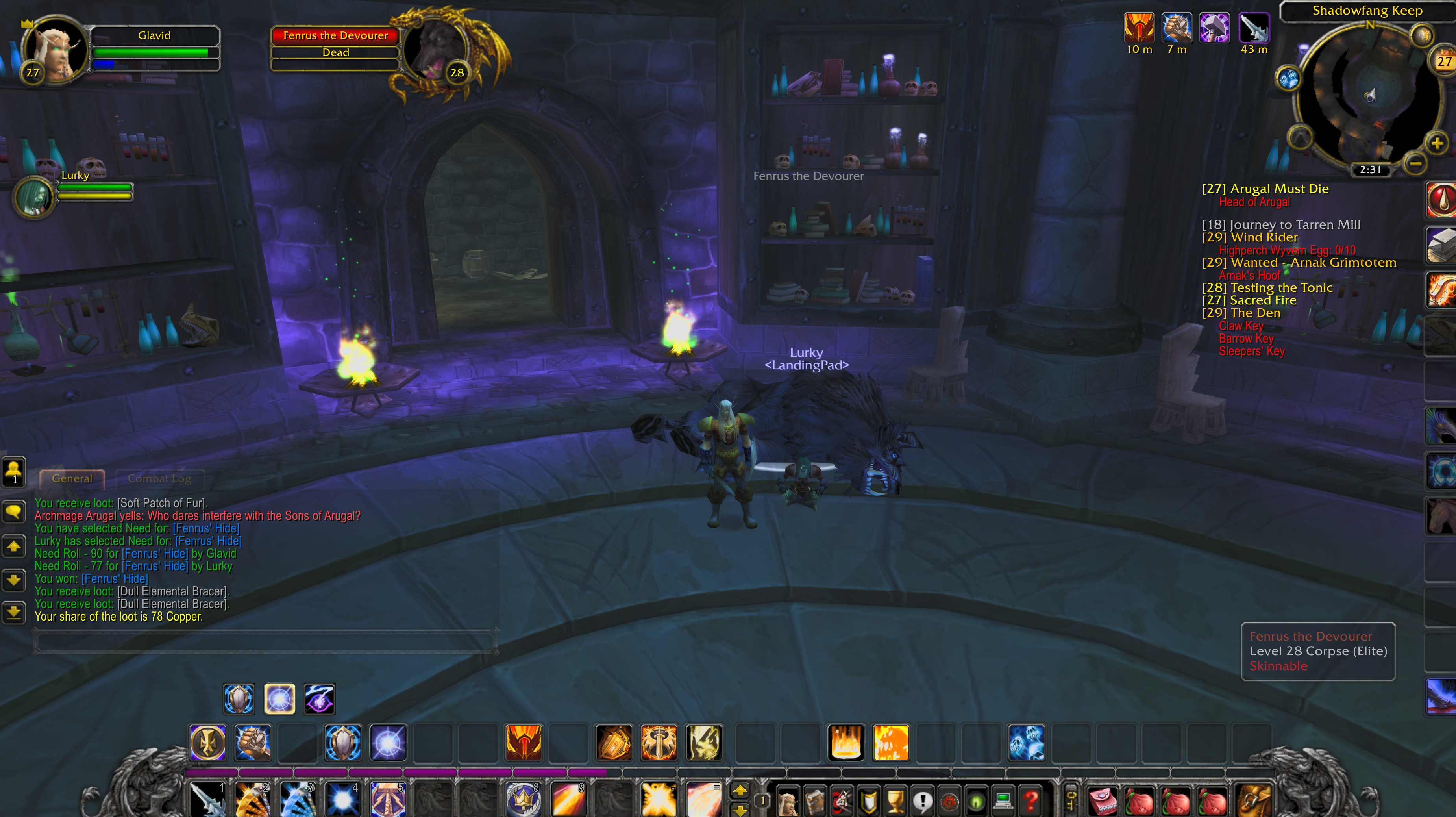The width and height of the screenshot is (1456, 817).
Task: Click the Shadowfang Keep minimap
Action: point(1368,96)
